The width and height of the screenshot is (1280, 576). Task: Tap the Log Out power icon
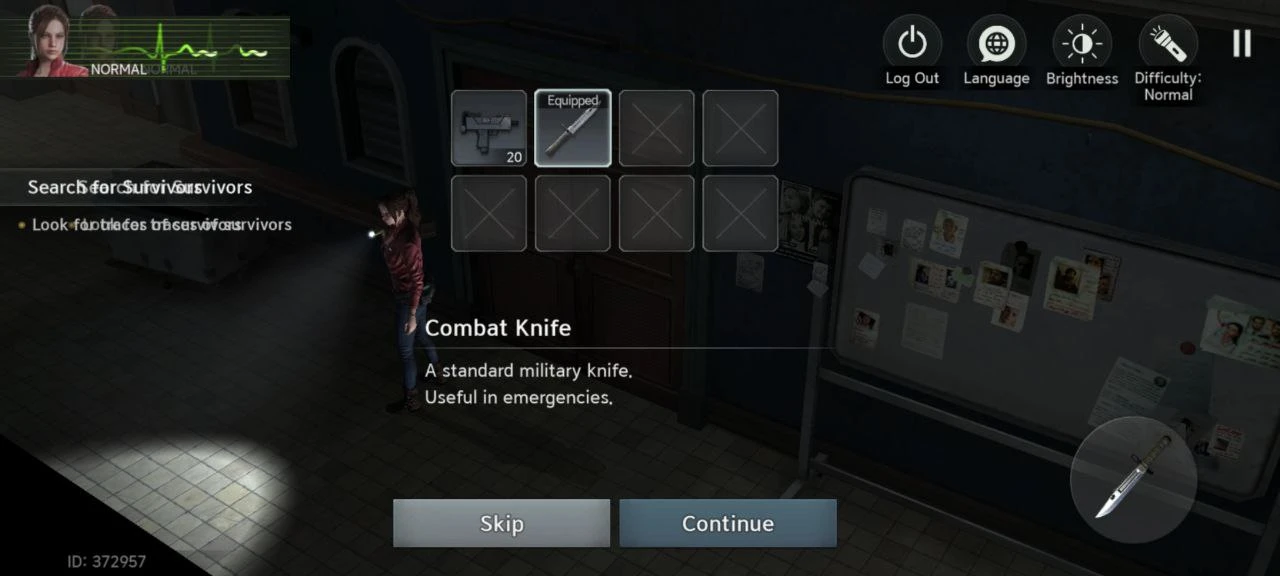coord(912,44)
